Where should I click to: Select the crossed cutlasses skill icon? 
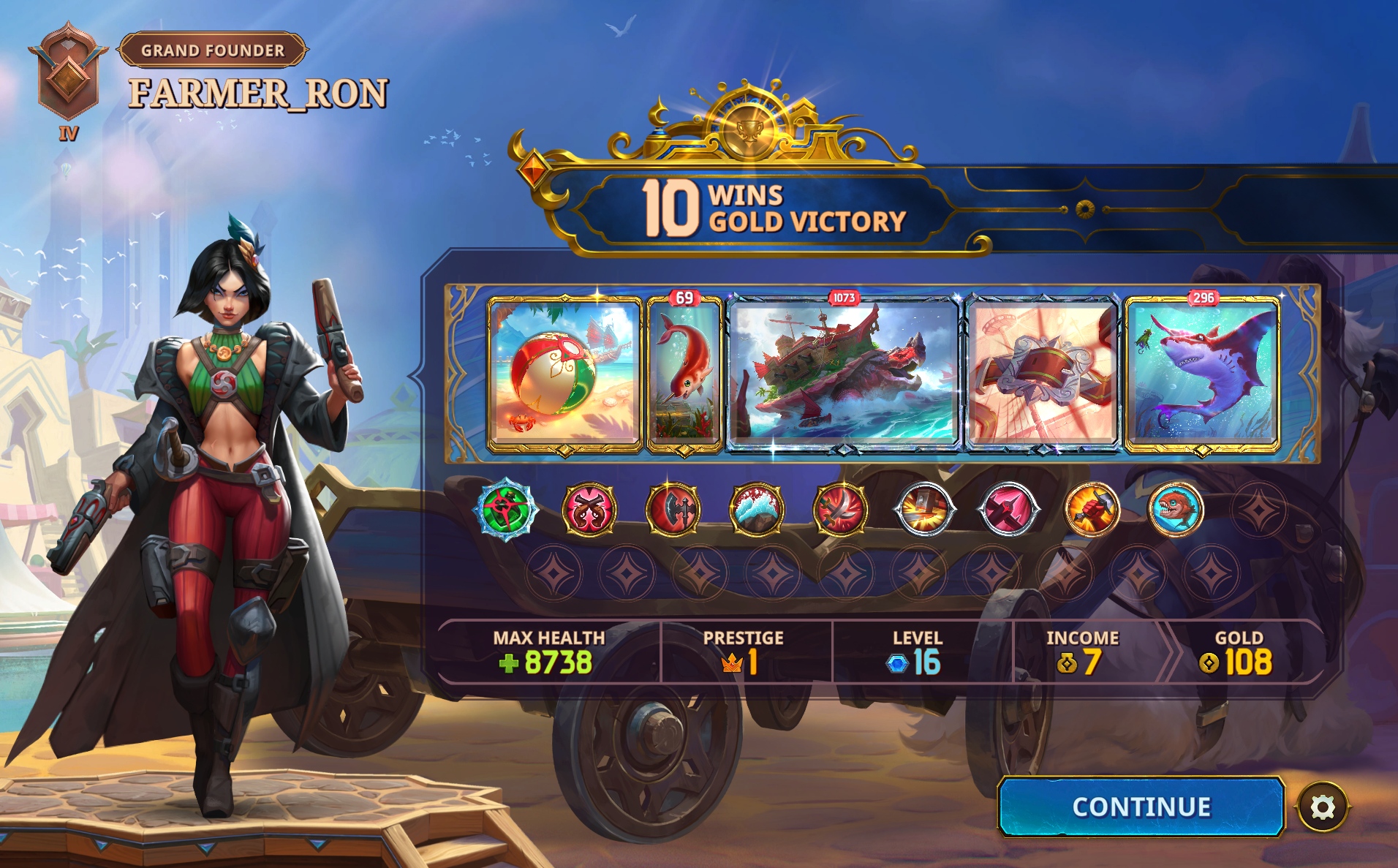[x=840, y=509]
